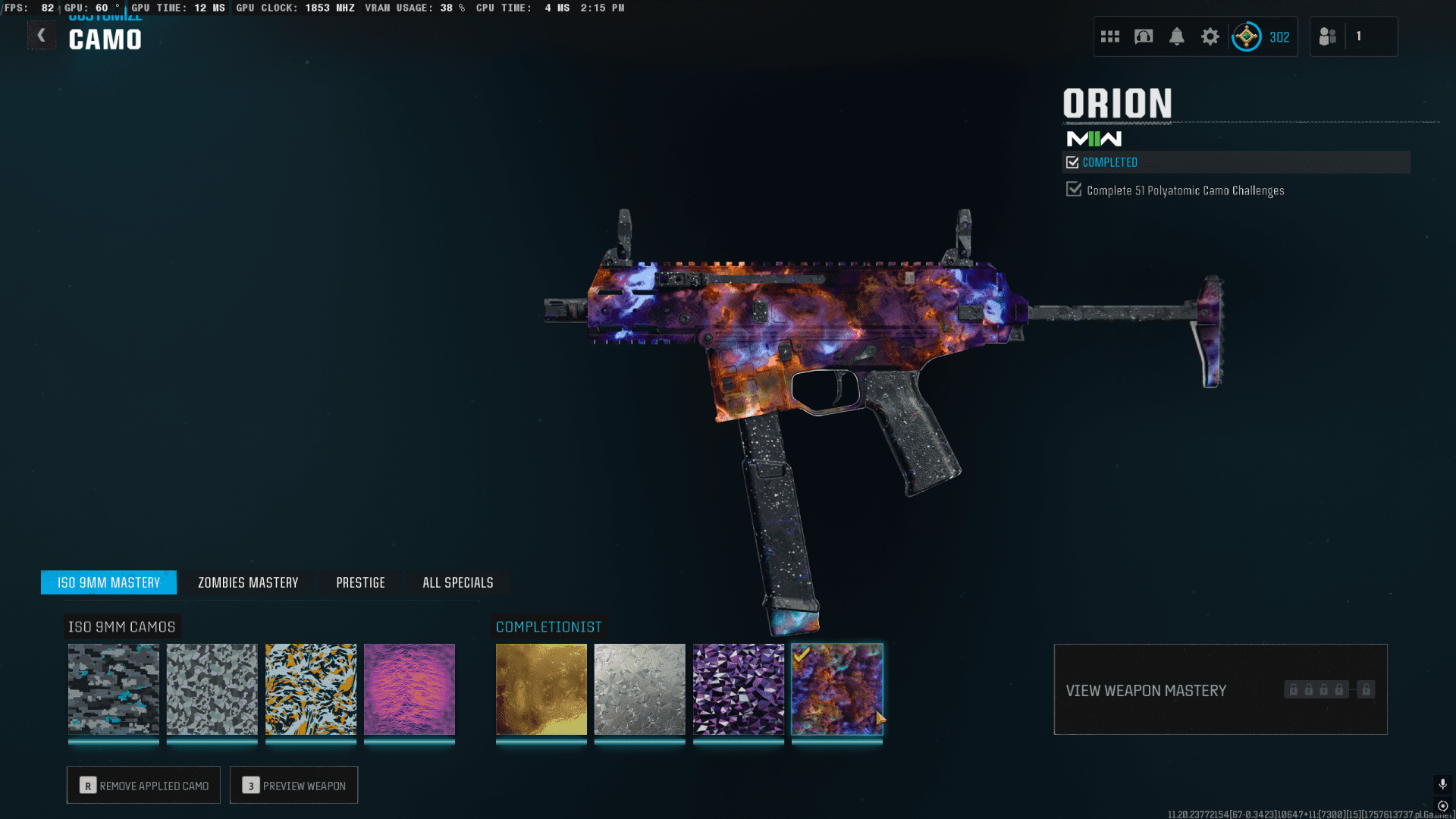This screenshot has height=819, width=1456.
Task: Preview the weapon
Action: [x=293, y=785]
